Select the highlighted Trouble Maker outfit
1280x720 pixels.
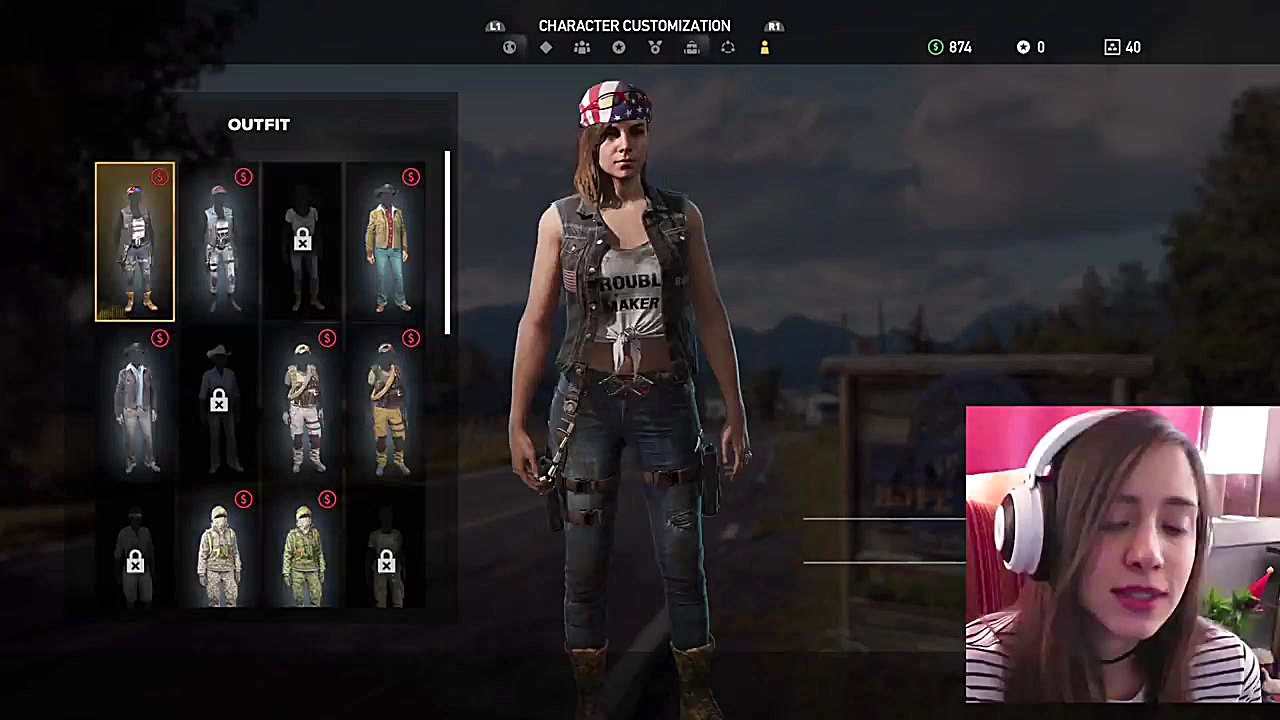(x=135, y=242)
